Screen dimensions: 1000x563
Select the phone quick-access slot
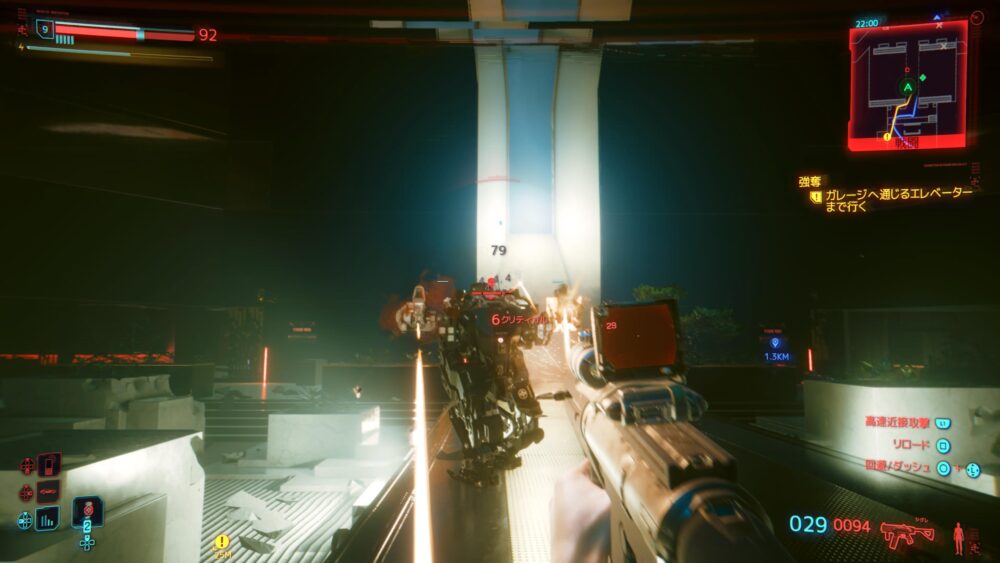48,465
